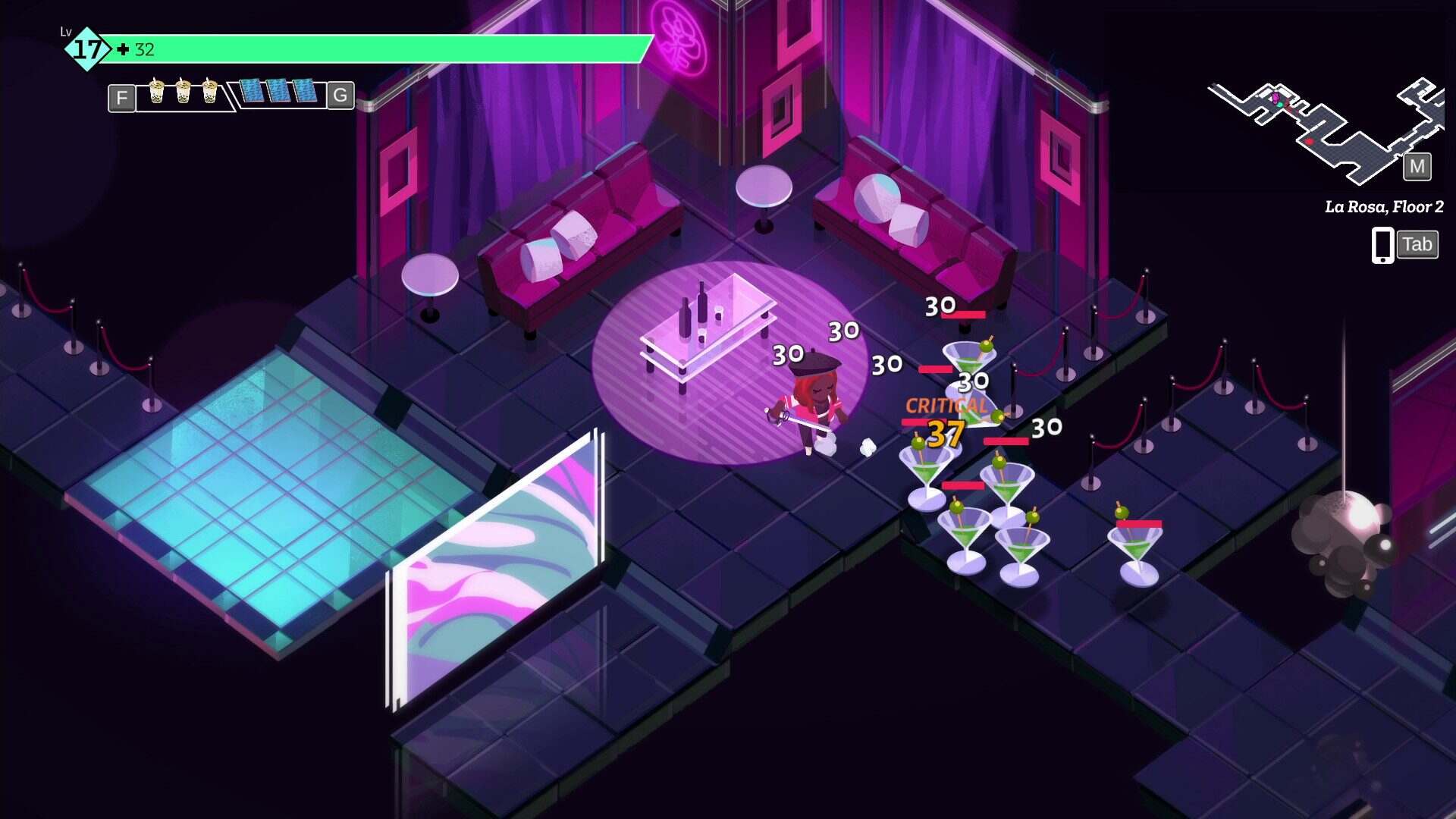The width and height of the screenshot is (1456, 819).
Task: Expand the minimap of La Rosa
Action: pos(1417,167)
